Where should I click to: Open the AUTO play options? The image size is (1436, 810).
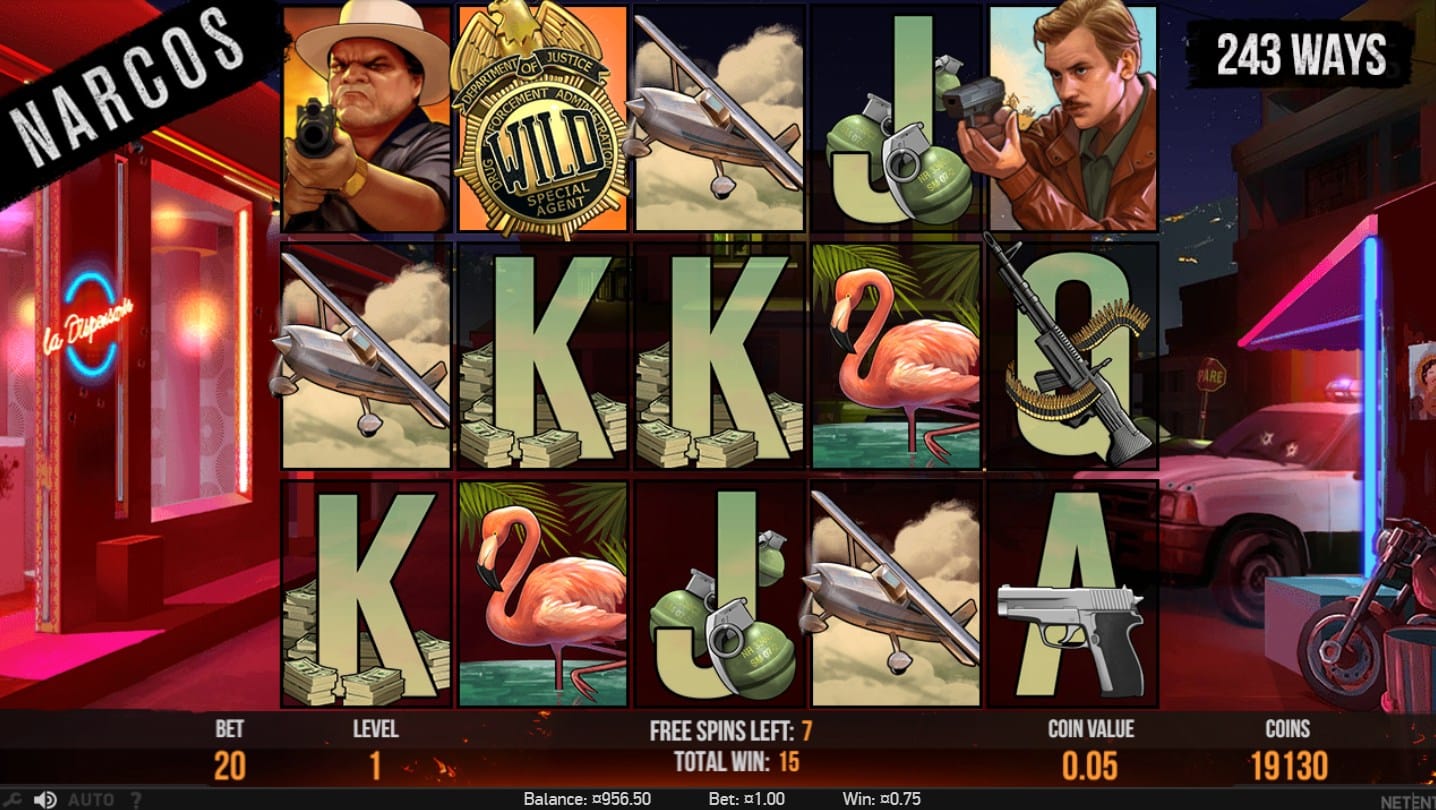pyautogui.click(x=90, y=800)
